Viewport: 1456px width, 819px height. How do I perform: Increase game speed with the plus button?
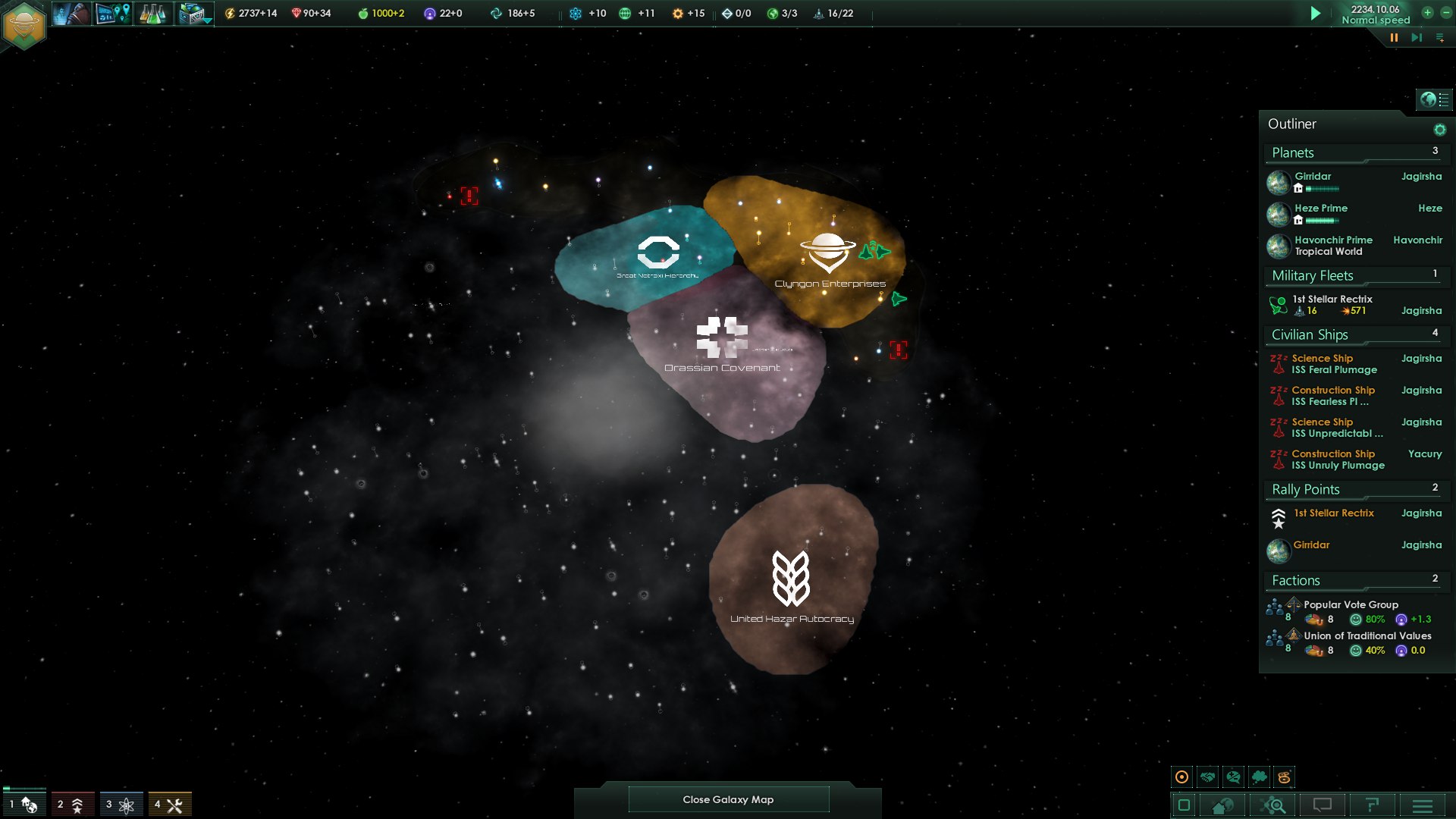pos(1427,12)
